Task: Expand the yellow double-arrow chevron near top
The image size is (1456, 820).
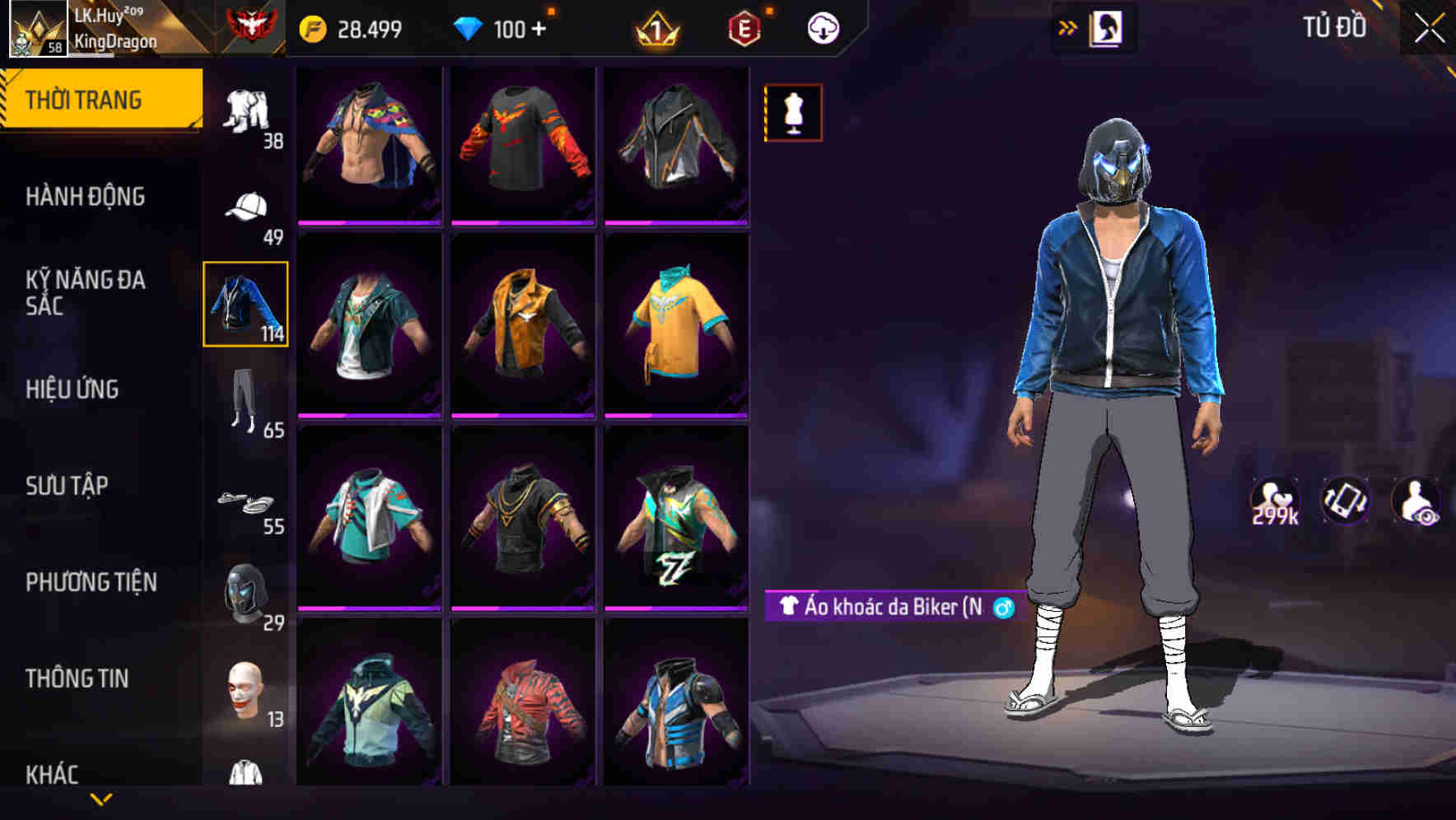Action: 1068,26
